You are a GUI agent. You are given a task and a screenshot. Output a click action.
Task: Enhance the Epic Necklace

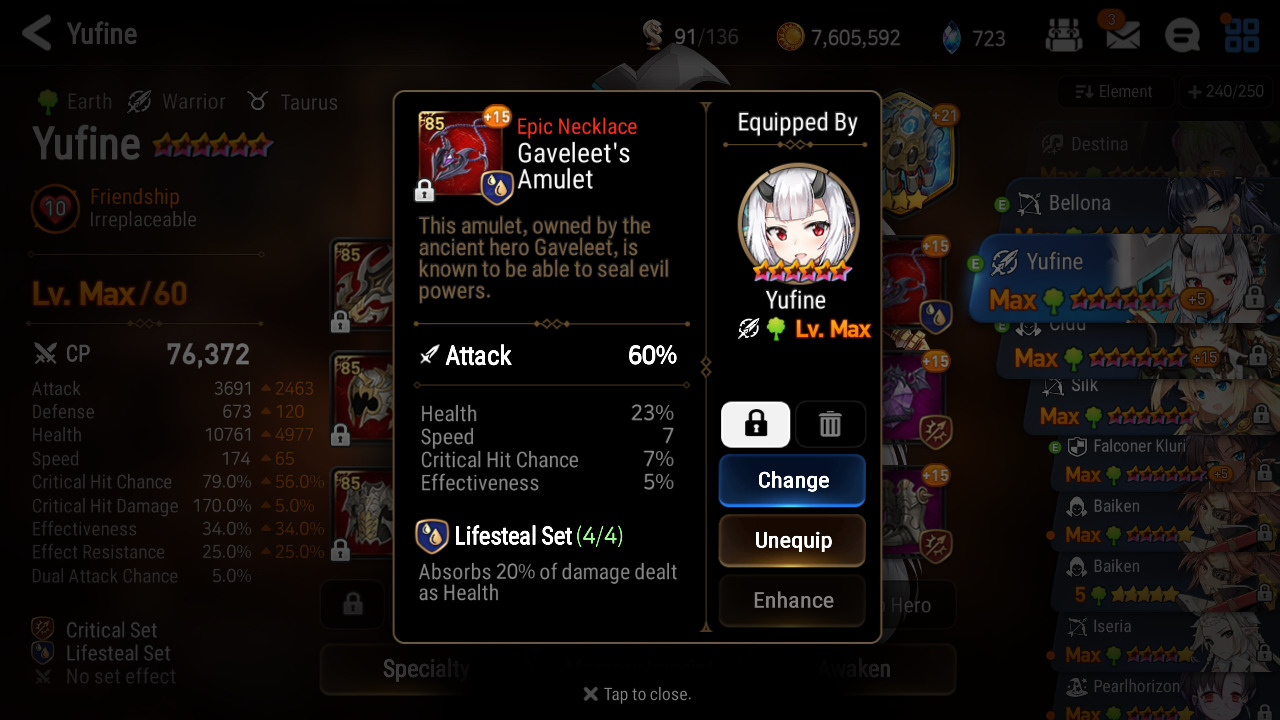click(x=792, y=601)
